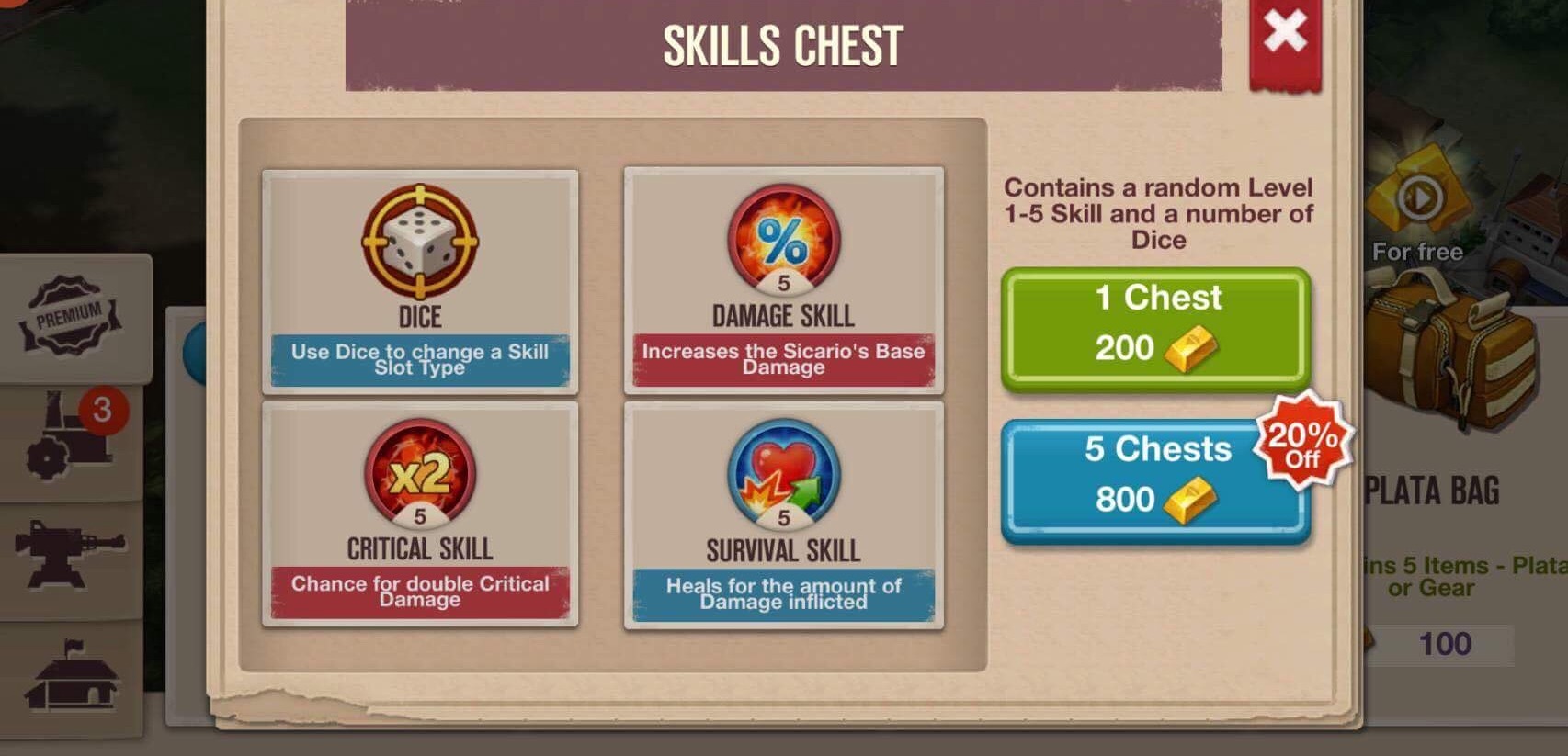
Task: Select the Damage Skill card
Action: coord(783,280)
